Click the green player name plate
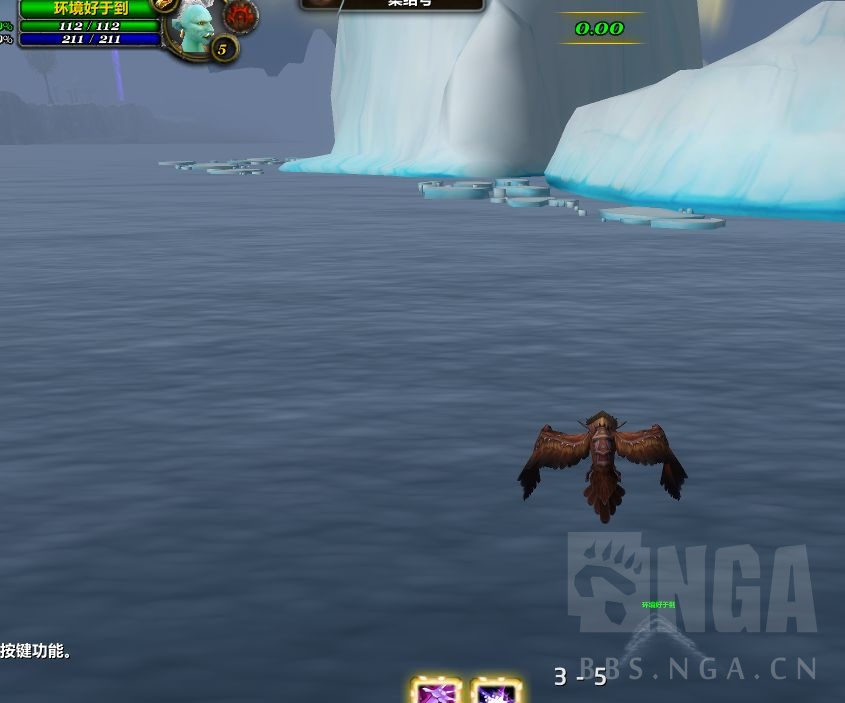The height and width of the screenshot is (703, 845). (x=90, y=8)
